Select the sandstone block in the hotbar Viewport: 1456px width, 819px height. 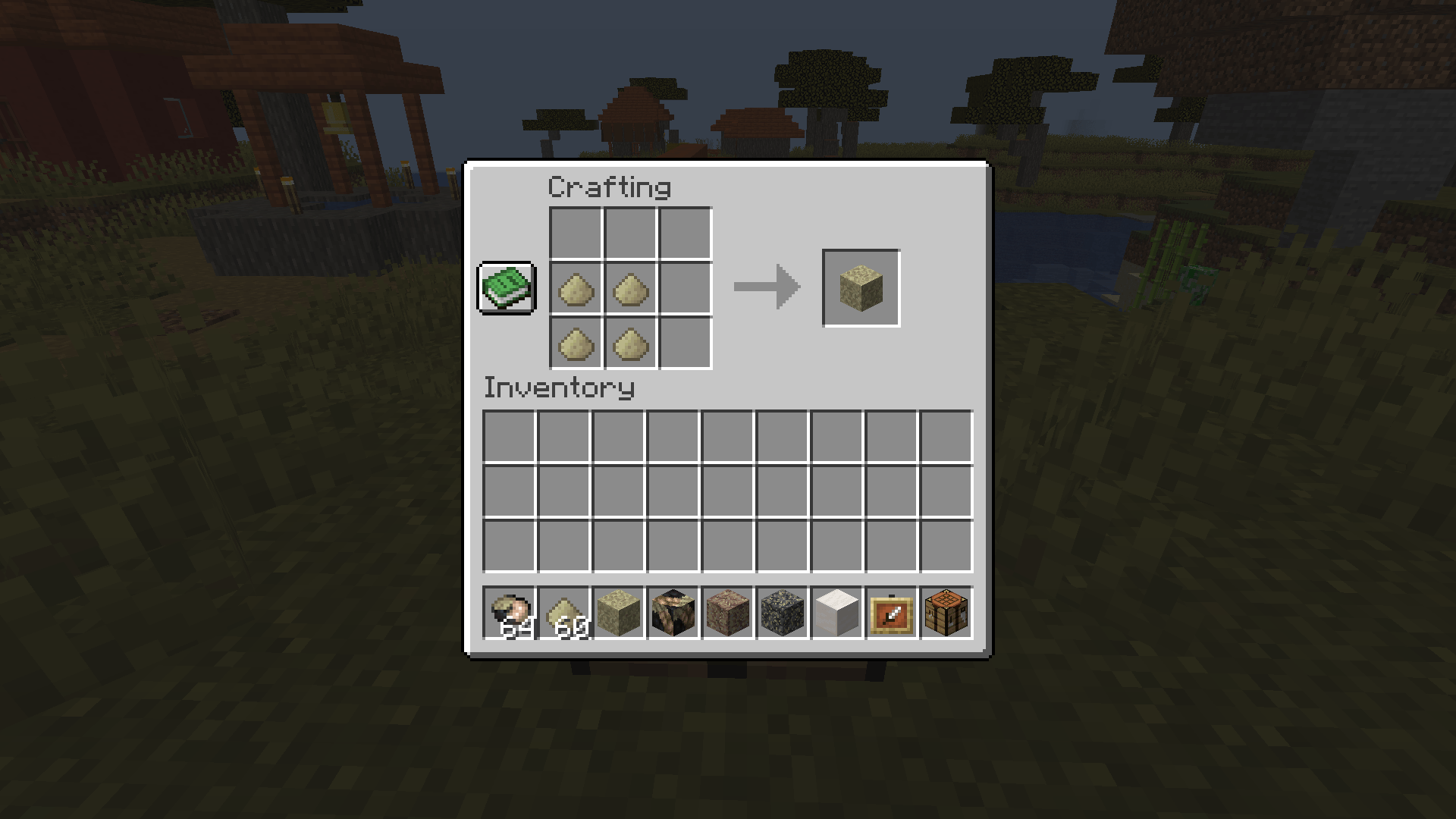coord(618,613)
